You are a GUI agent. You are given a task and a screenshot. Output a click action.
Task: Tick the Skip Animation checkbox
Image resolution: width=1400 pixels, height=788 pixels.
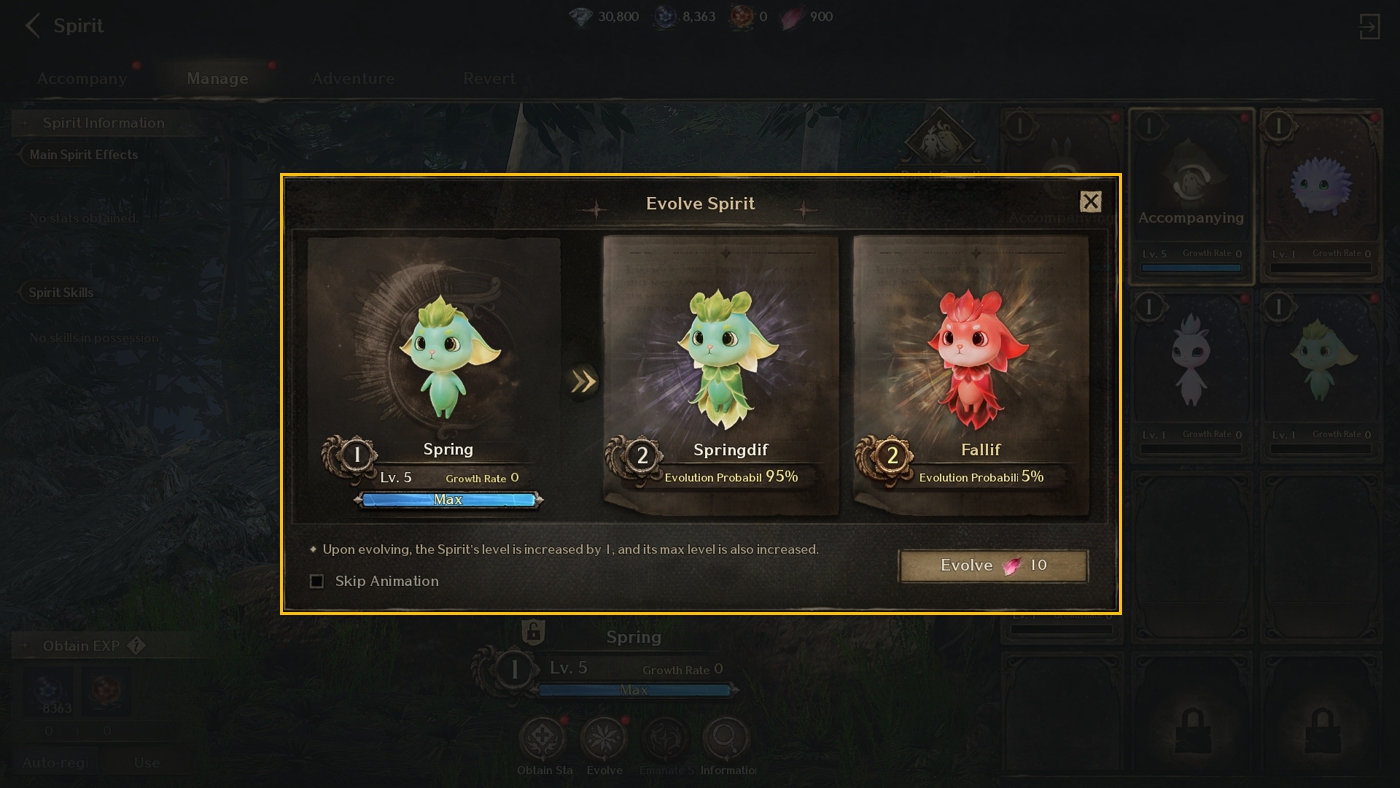click(317, 581)
